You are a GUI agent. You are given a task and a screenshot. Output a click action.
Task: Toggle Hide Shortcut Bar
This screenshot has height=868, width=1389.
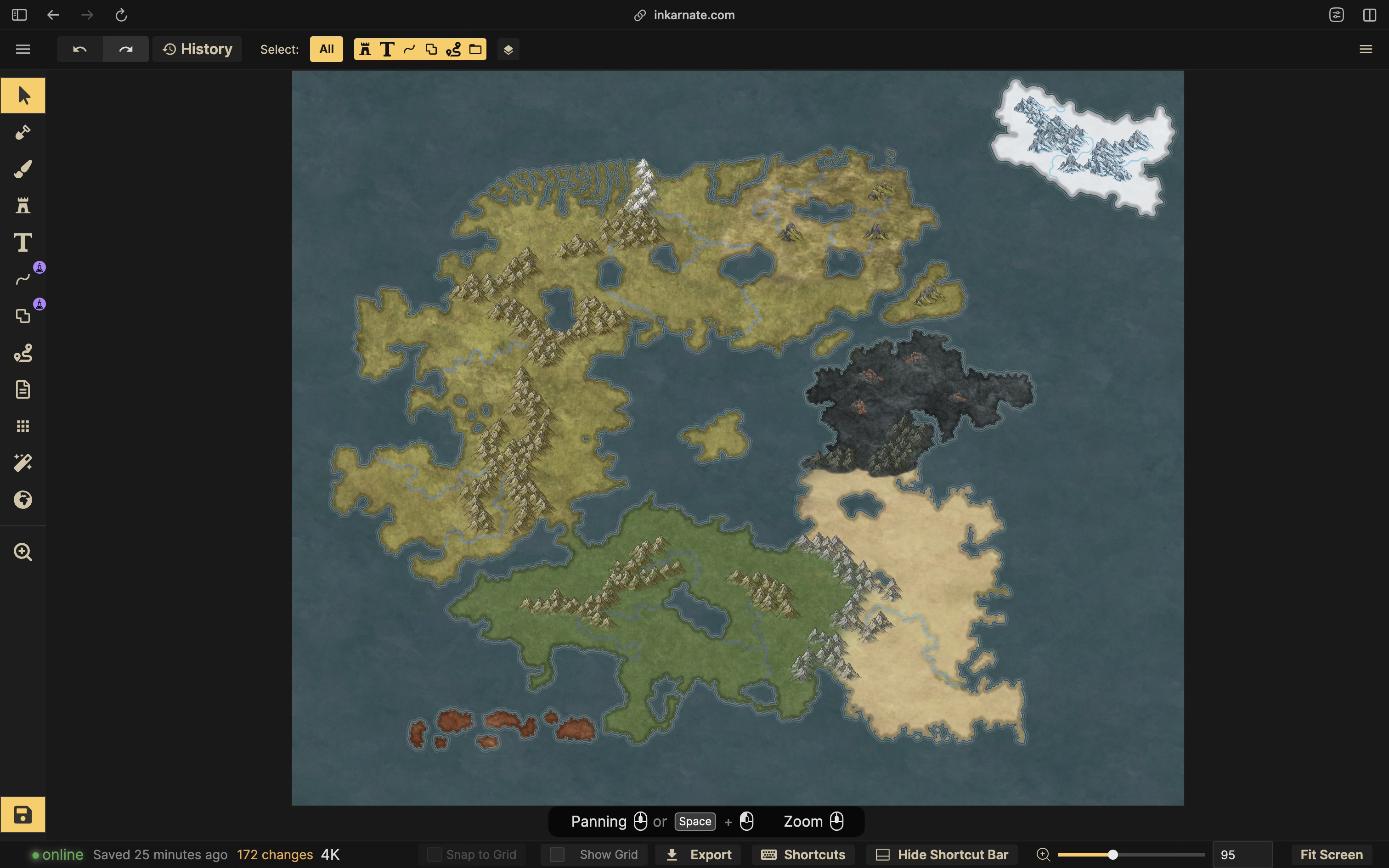click(x=941, y=854)
